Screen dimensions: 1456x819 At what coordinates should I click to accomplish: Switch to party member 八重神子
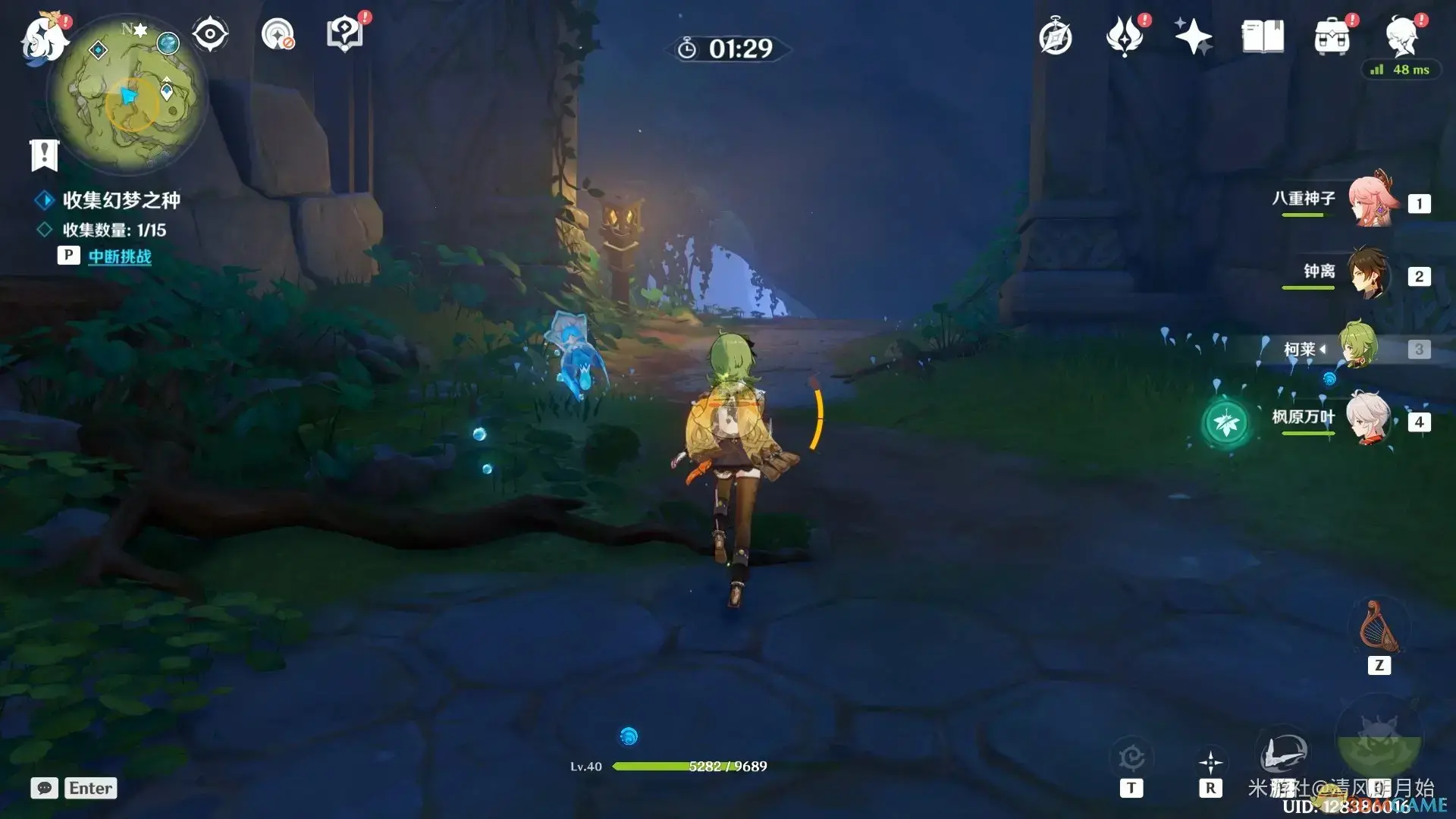[x=1370, y=201]
